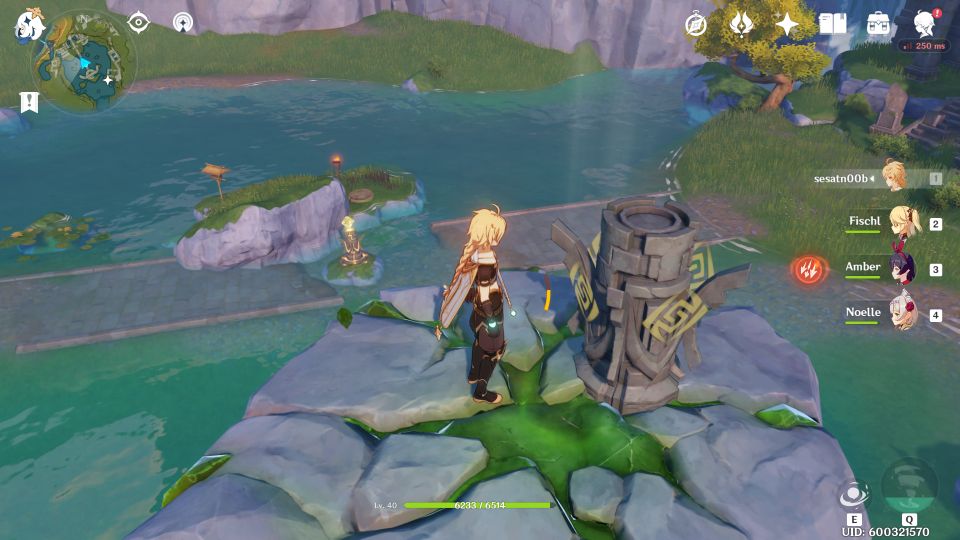The width and height of the screenshot is (960, 540).
Task: Open the Paimon menu icon
Action: (26, 25)
